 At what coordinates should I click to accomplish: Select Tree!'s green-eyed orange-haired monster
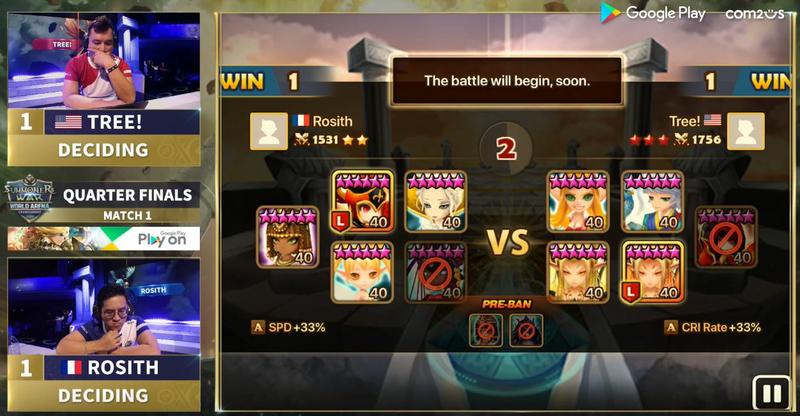click(577, 202)
